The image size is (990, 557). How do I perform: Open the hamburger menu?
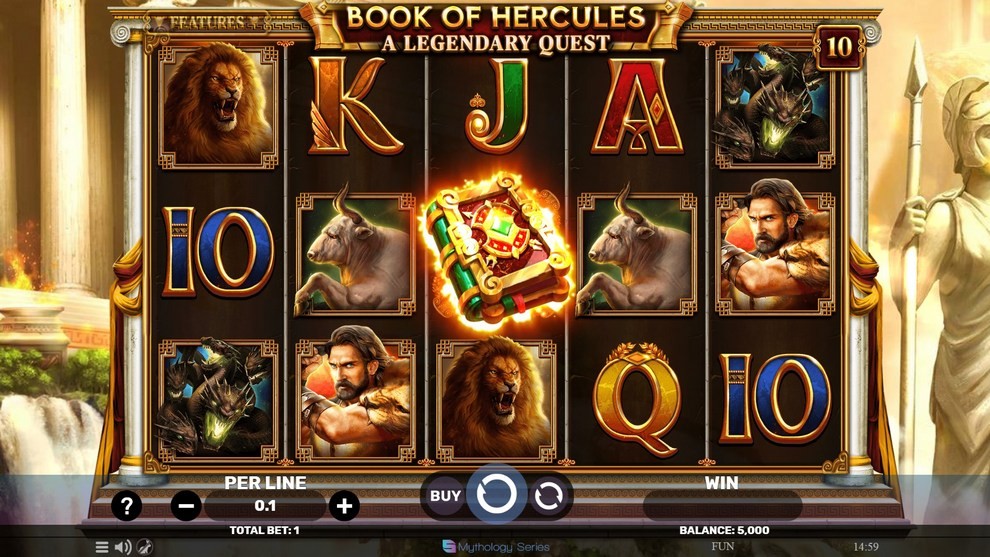[102, 547]
